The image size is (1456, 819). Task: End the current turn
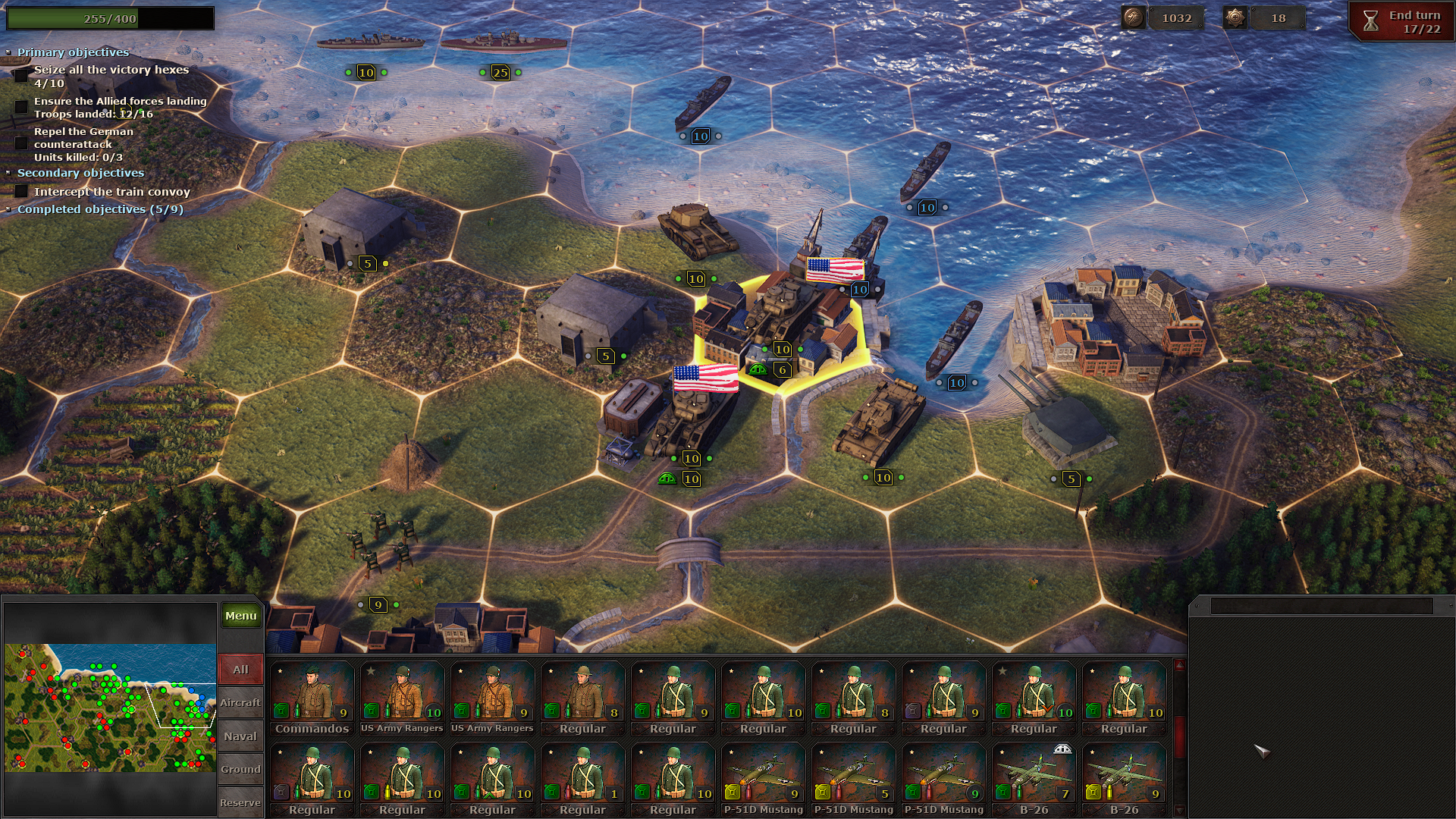coord(1402,21)
